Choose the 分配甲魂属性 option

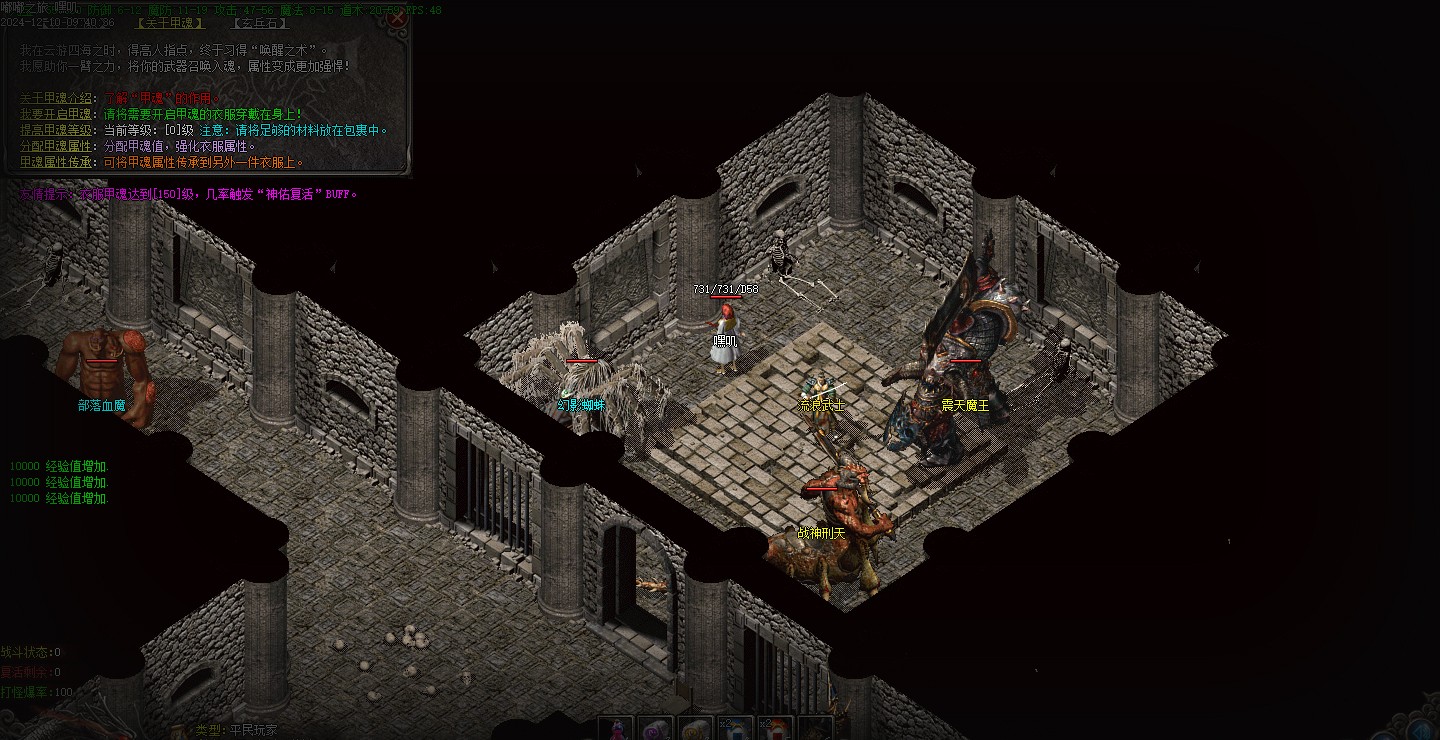point(57,146)
